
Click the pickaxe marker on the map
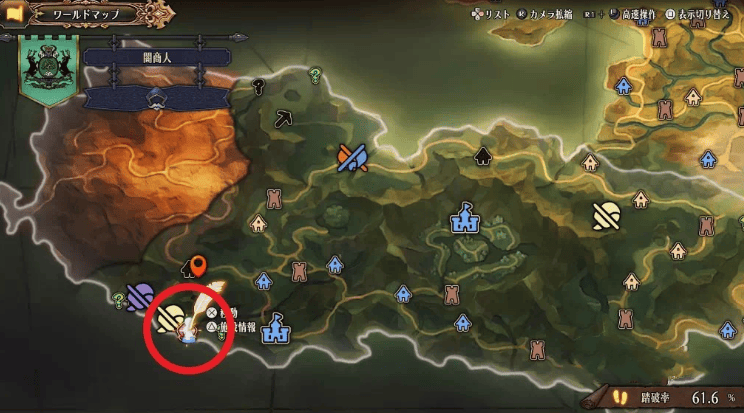283,118
